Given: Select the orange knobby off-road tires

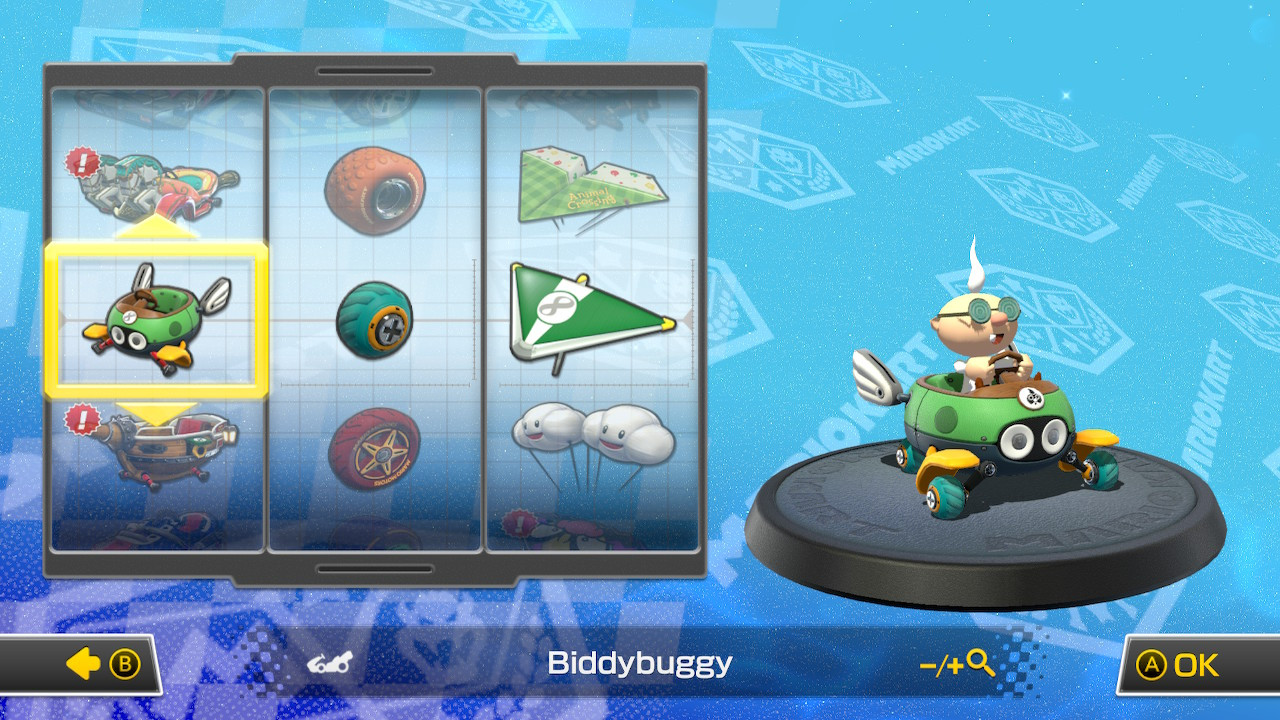Looking at the screenshot, I should pos(377,190).
